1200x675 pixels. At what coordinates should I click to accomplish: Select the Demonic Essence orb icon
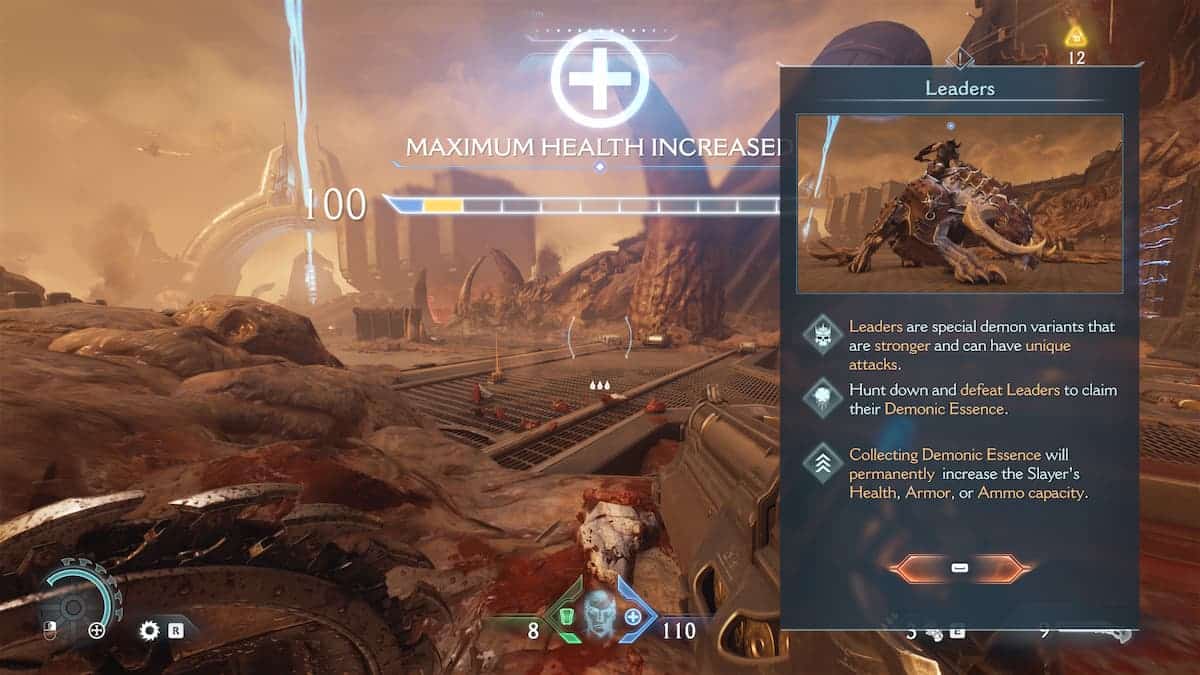(824, 398)
